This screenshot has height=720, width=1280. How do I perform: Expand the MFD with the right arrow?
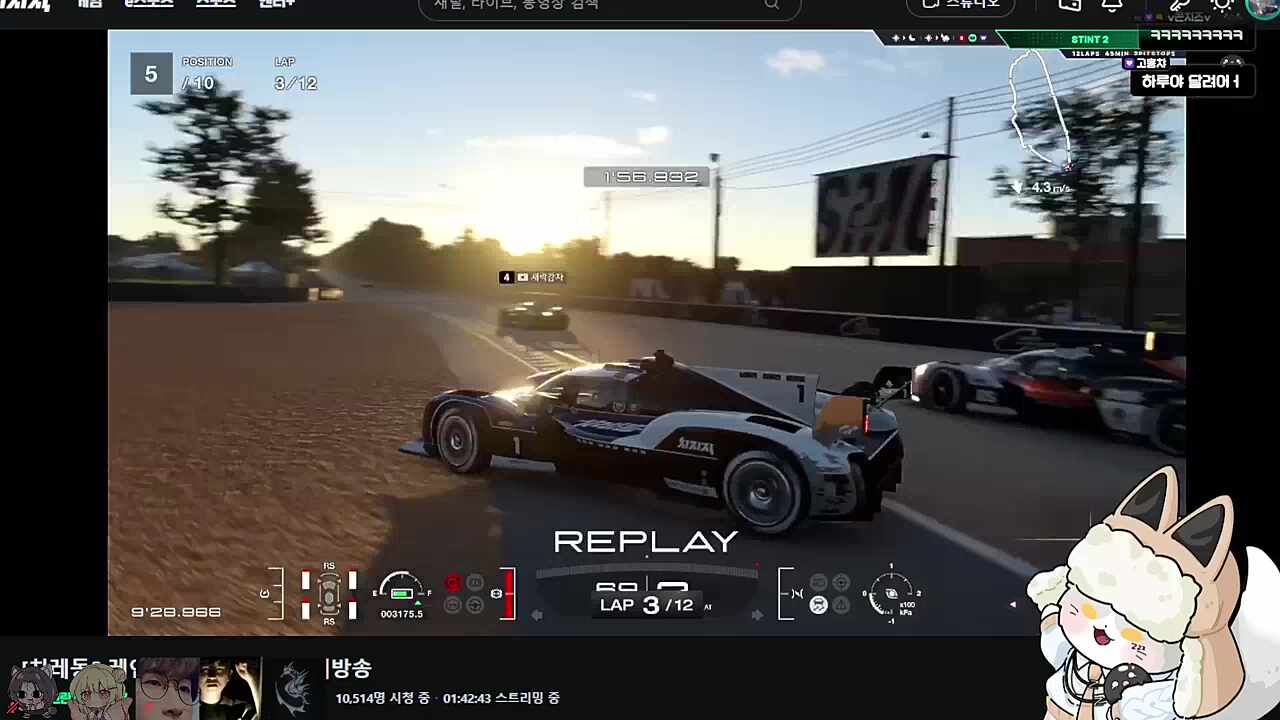coord(758,614)
